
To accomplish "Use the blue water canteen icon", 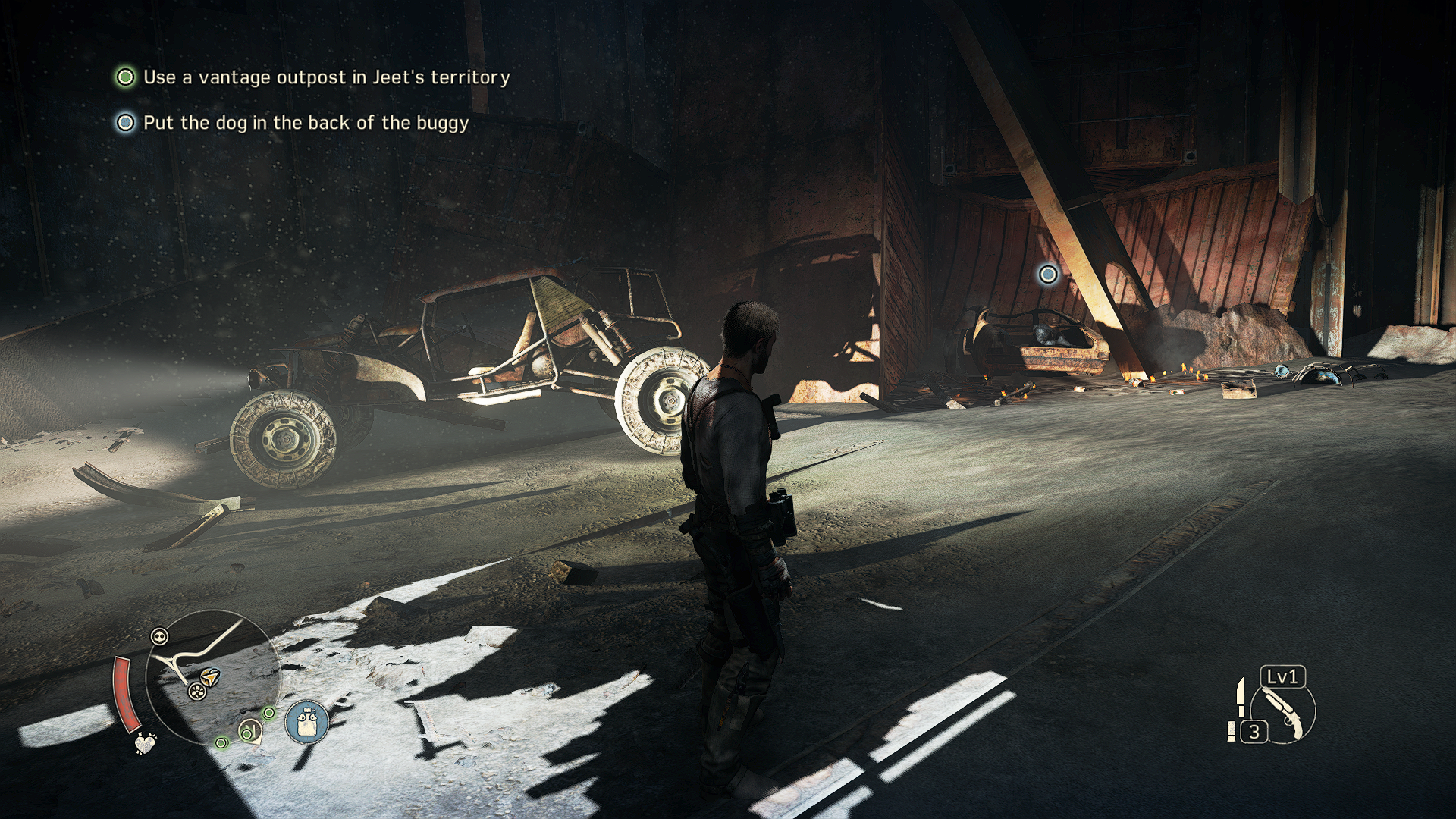I will click(x=307, y=722).
